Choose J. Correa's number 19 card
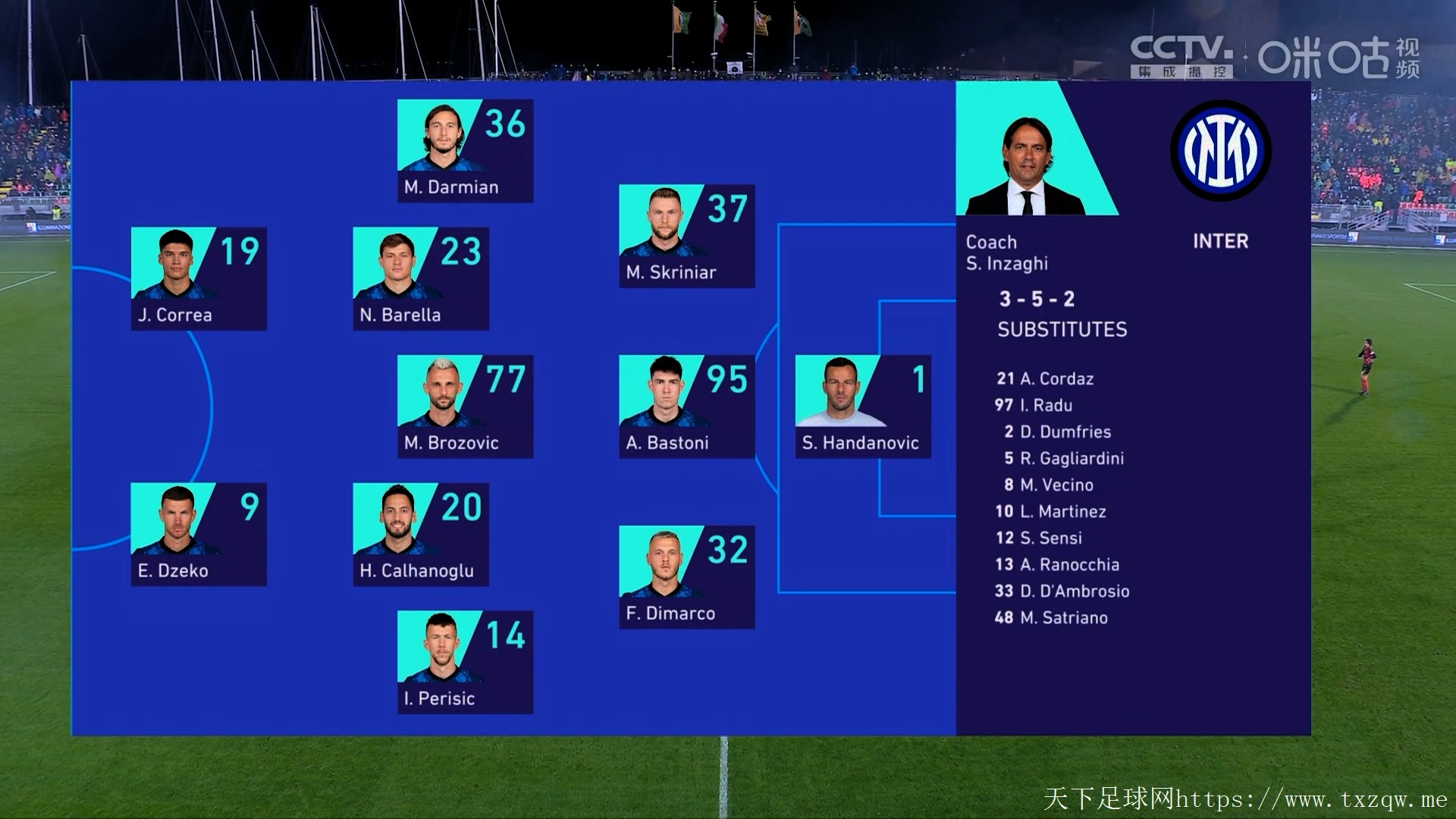 tap(199, 278)
